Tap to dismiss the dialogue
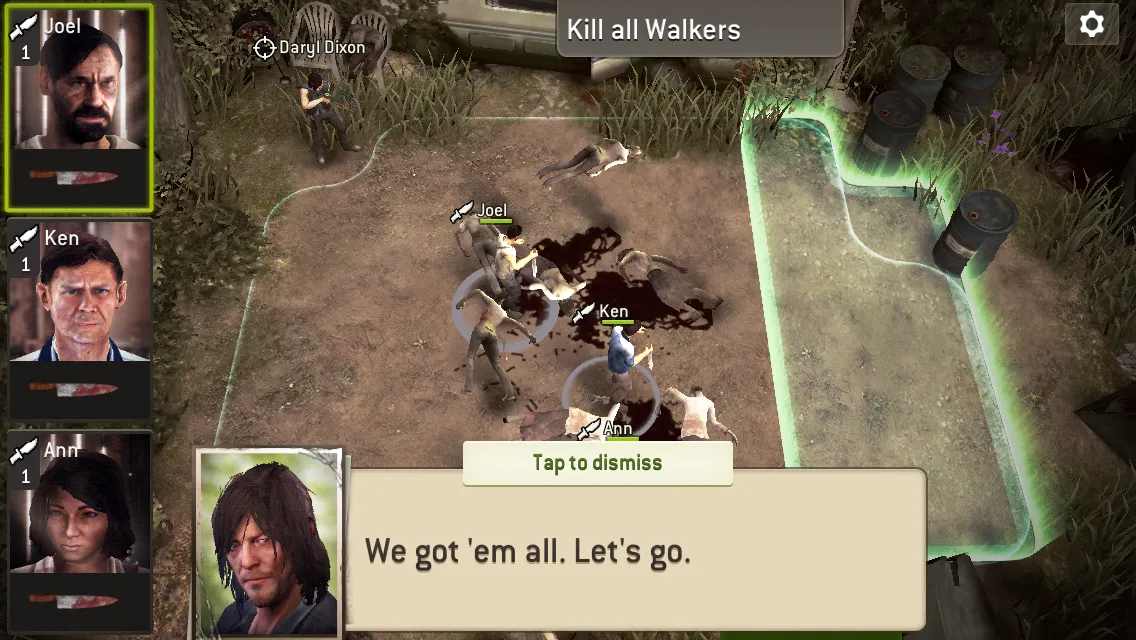This screenshot has width=1136, height=640. coord(597,463)
